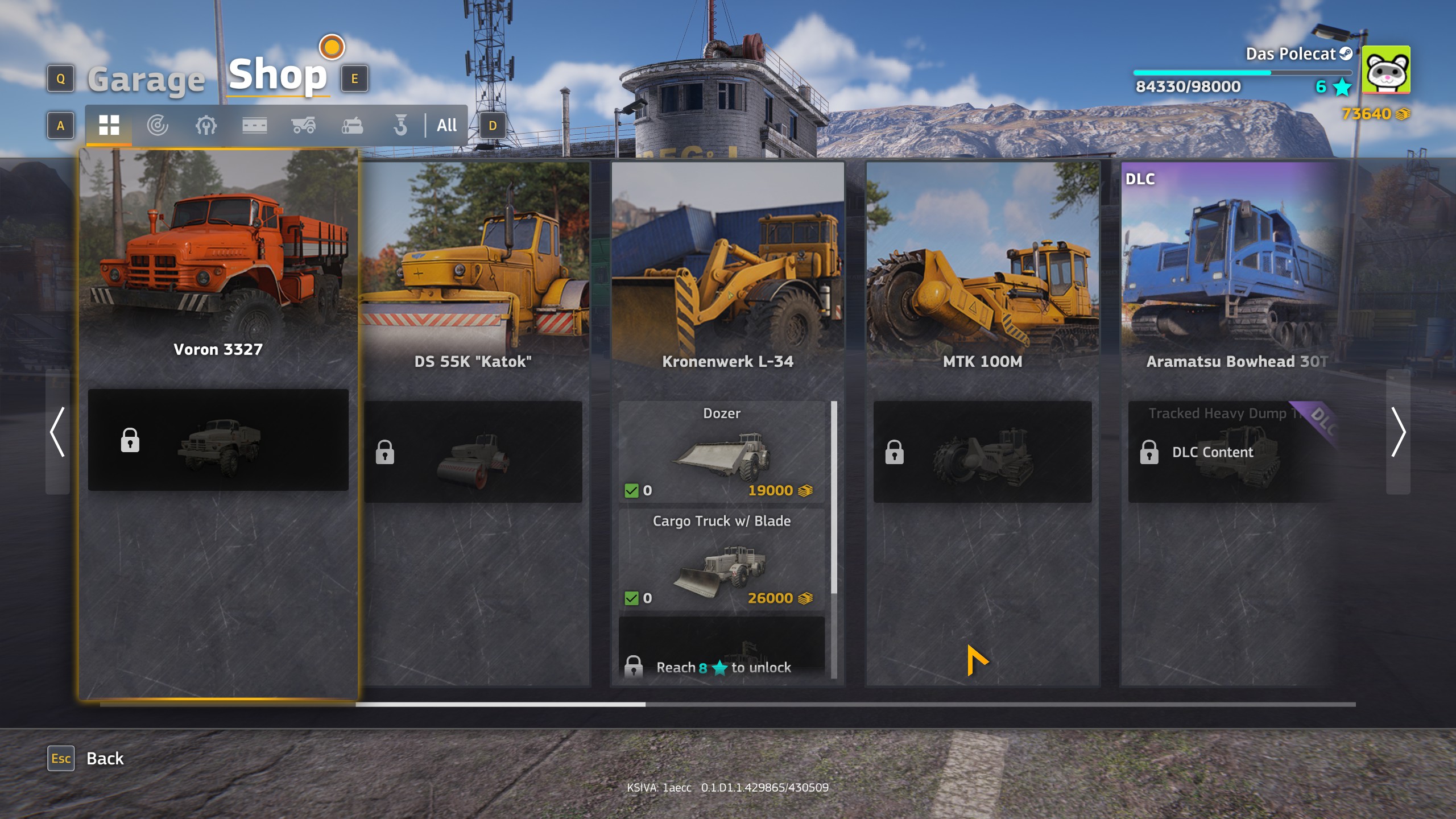Open the Shop tab

[278, 76]
